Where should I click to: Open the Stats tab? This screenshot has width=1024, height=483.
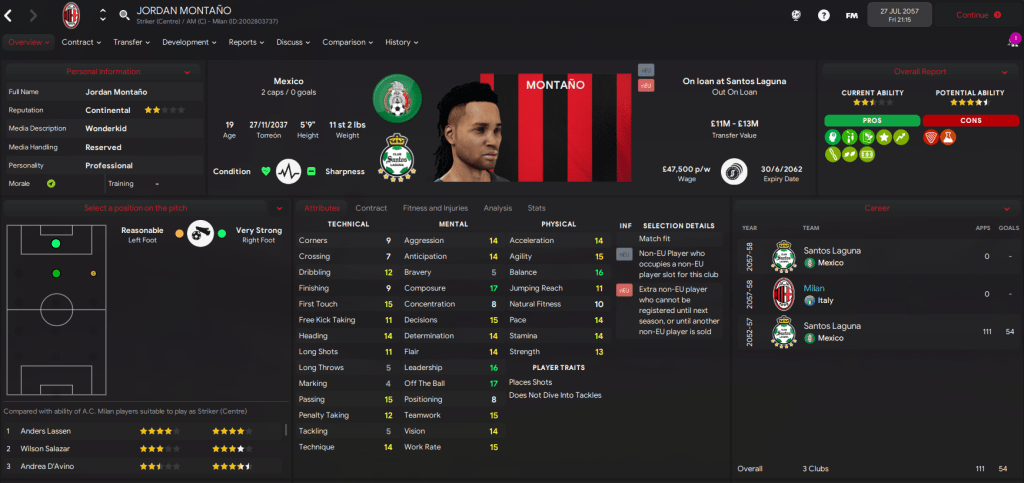click(537, 208)
